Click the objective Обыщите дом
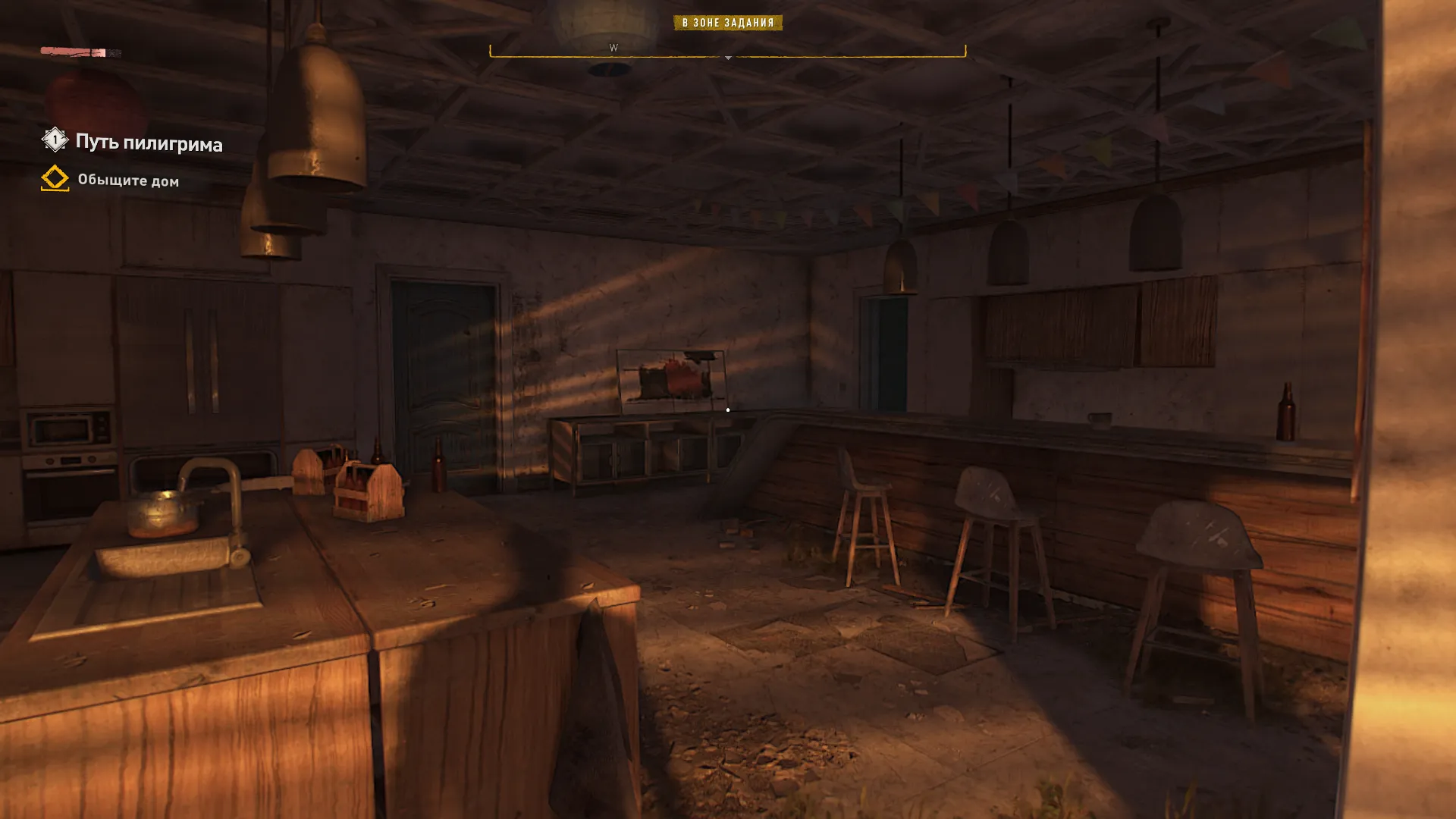 click(128, 180)
